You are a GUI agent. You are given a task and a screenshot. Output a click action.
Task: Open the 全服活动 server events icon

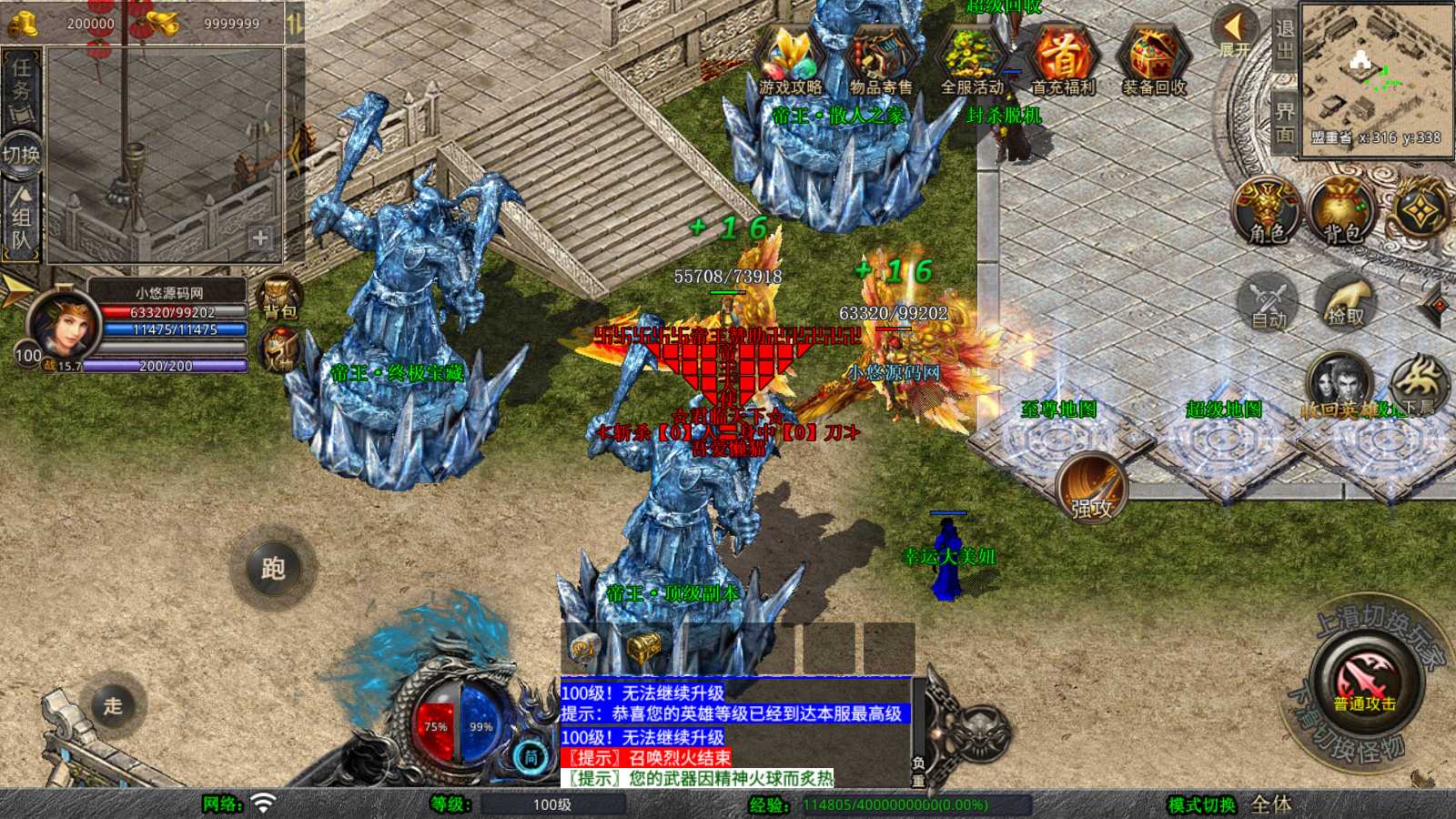pyautogui.click(x=971, y=62)
